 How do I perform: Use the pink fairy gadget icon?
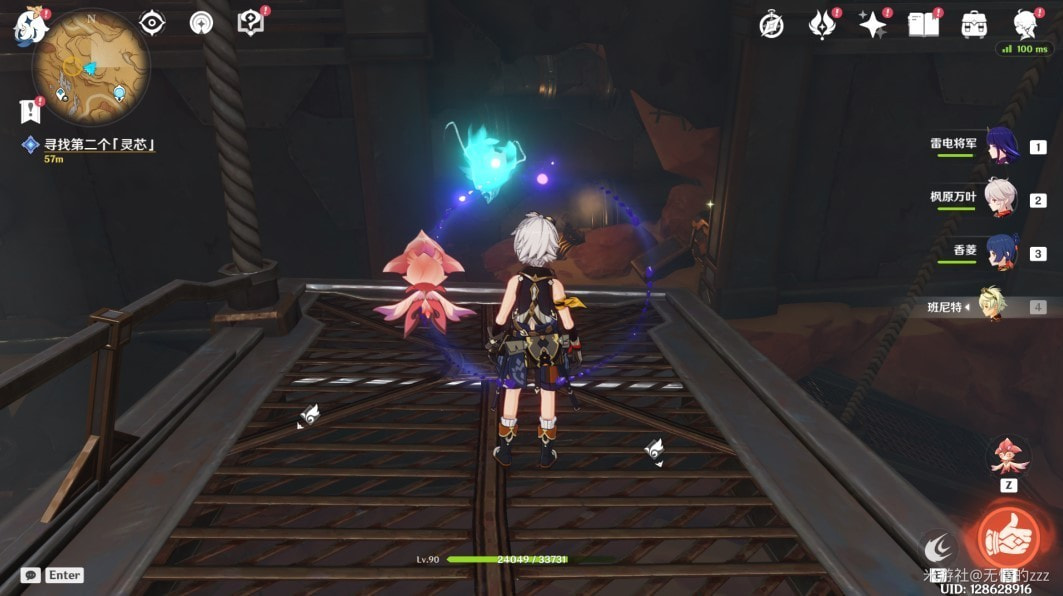[1009, 457]
